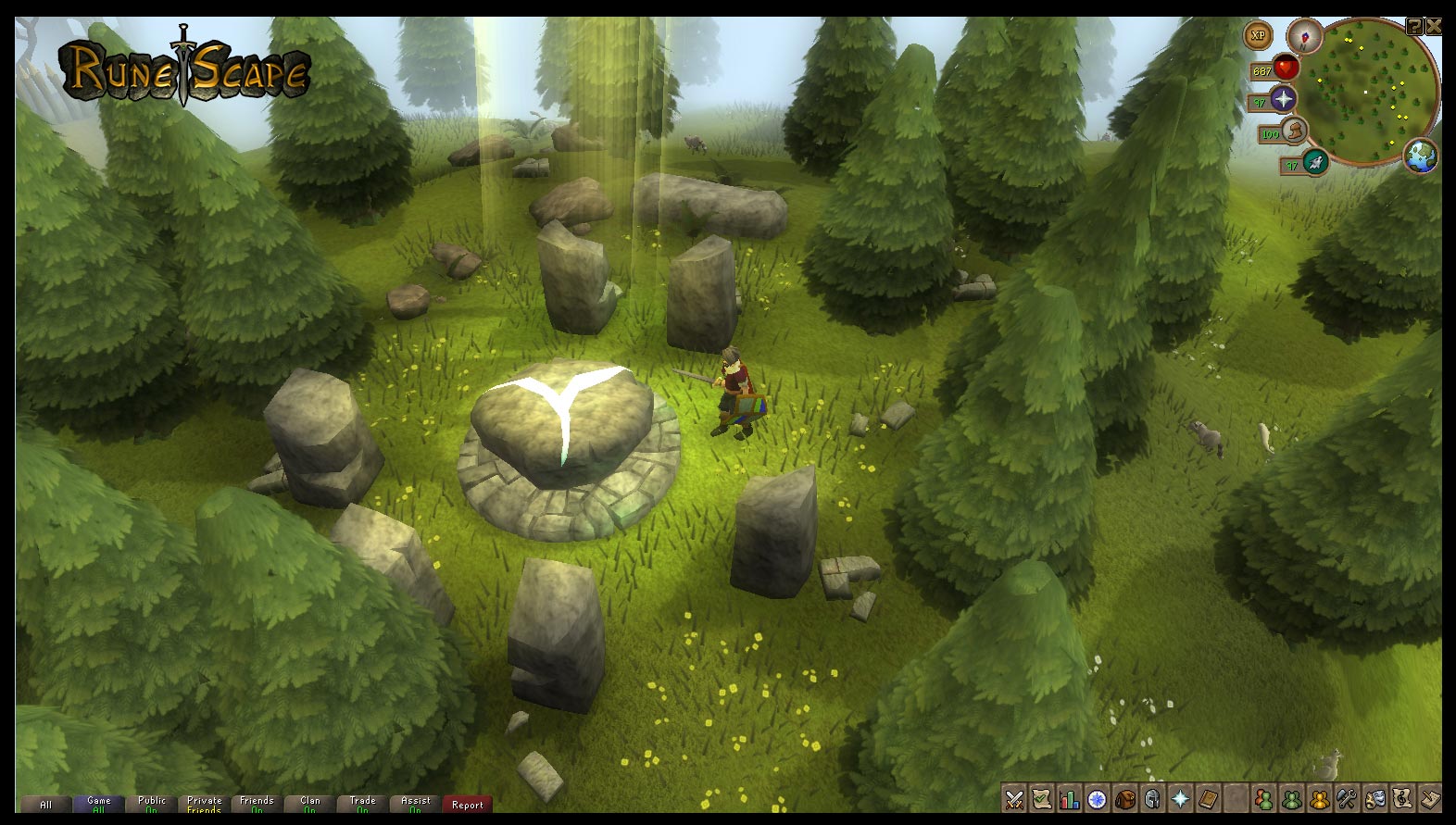Switch to the Game chat tab
Viewport: 1456px width, 825px height.
(x=98, y=804)
